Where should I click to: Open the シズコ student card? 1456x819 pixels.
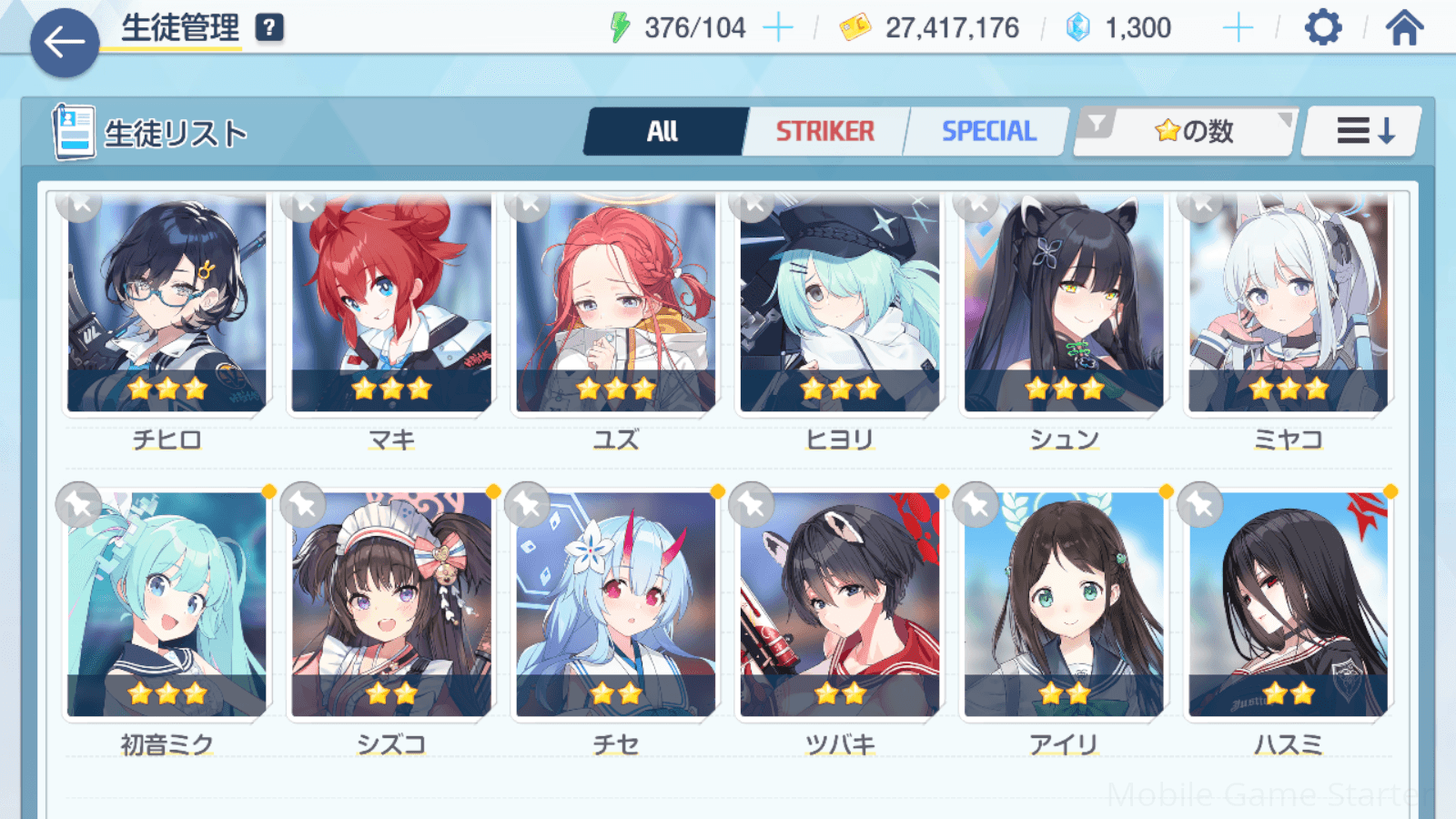pyautogui.click(x=391, y=605)
